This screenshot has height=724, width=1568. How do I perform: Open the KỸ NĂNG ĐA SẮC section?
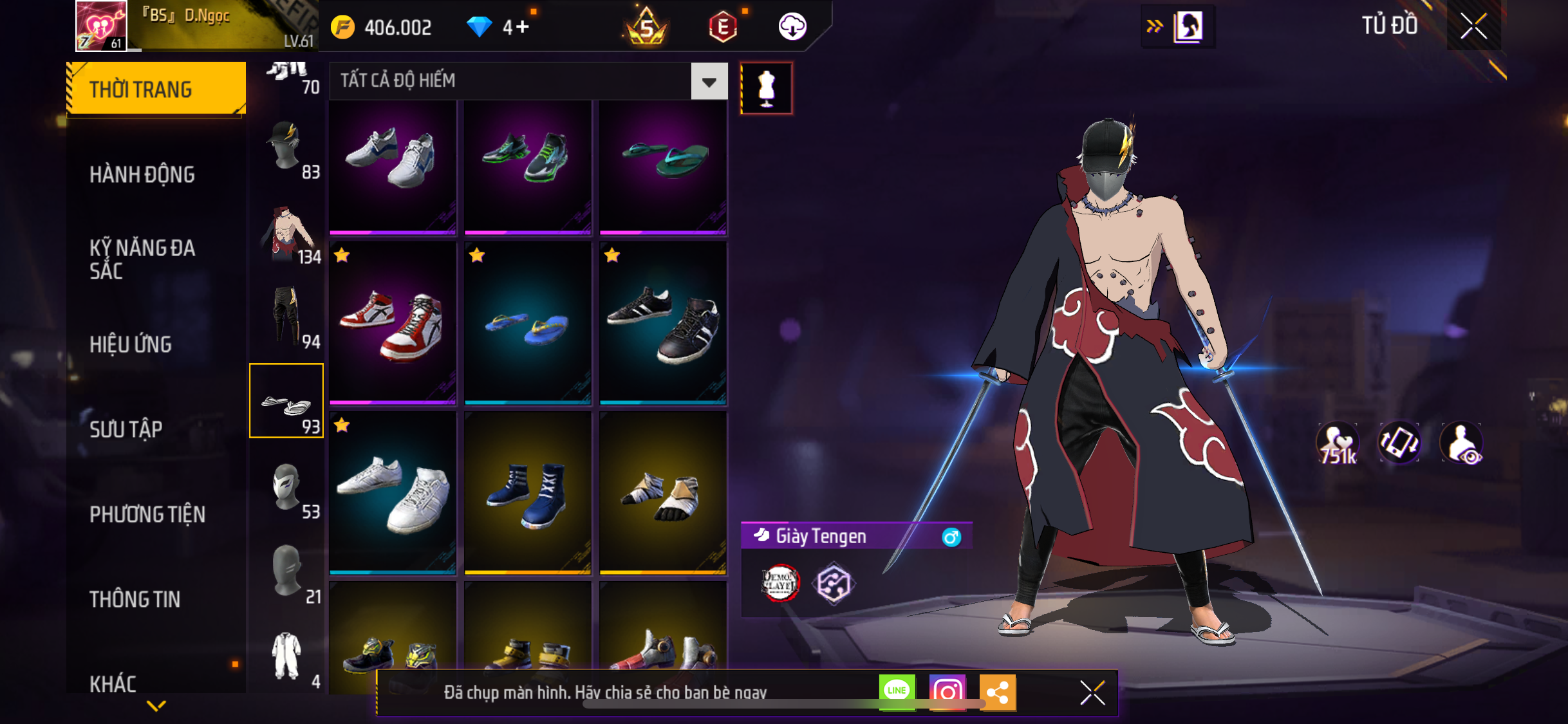pyautogui.click(x=142, y=259)
